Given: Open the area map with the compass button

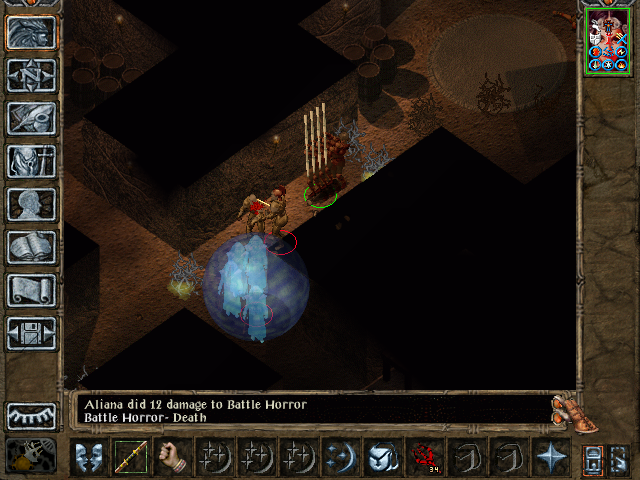Looking at the screenshot, I should click(31, 75).
